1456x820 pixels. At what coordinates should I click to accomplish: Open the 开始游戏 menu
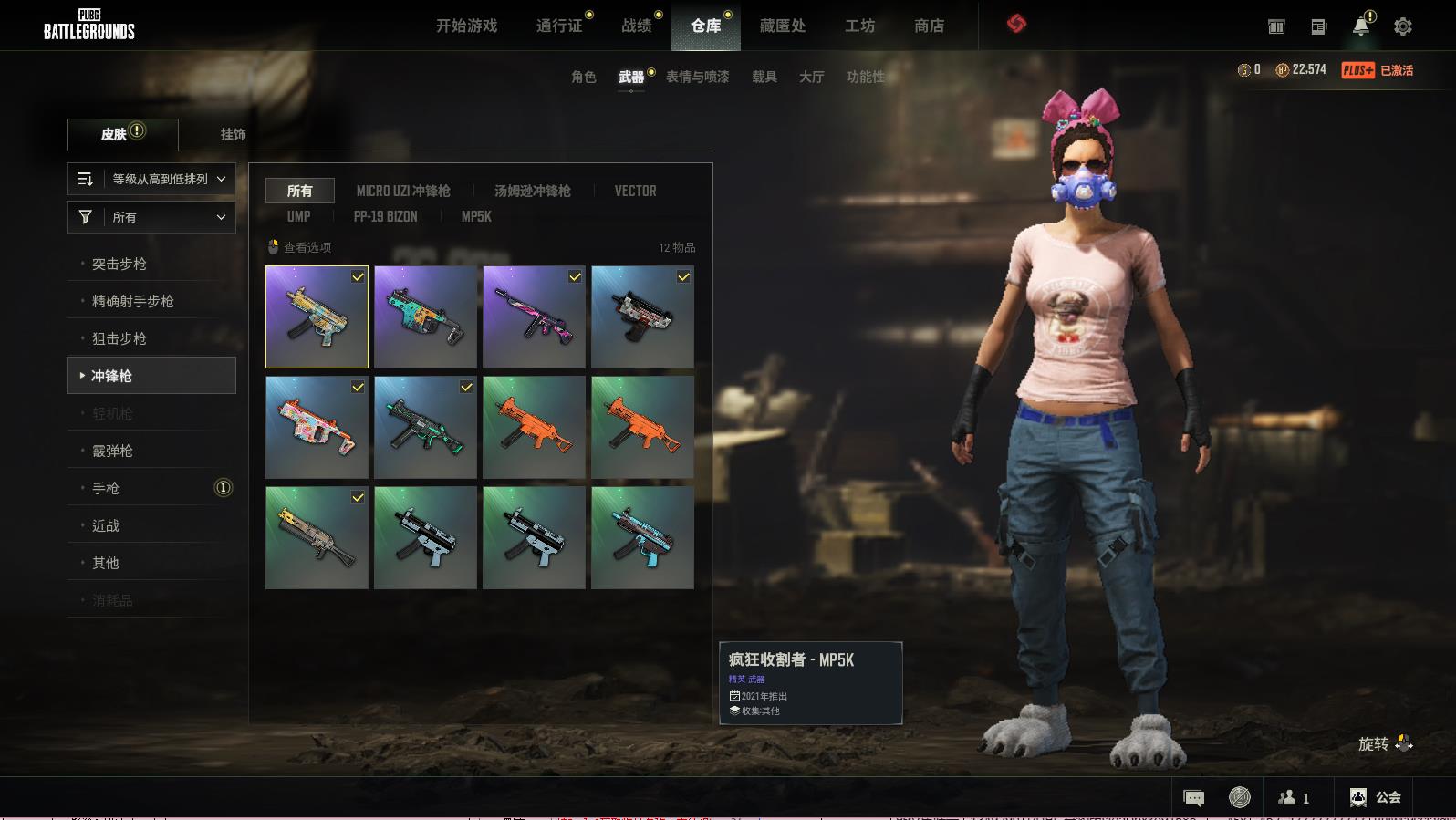pos(466,26)
